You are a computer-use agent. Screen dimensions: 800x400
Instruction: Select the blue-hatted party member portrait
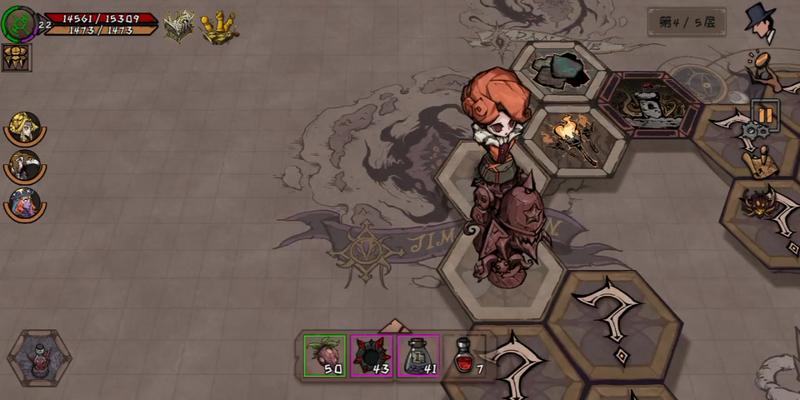coord(22,201)
